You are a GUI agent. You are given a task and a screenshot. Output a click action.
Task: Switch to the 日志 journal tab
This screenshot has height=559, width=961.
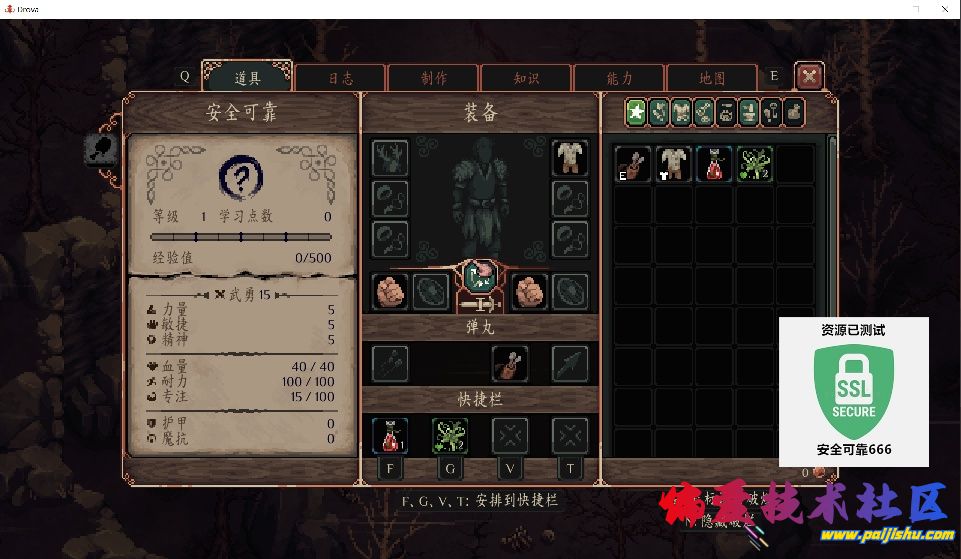click(x=339, y=78)
